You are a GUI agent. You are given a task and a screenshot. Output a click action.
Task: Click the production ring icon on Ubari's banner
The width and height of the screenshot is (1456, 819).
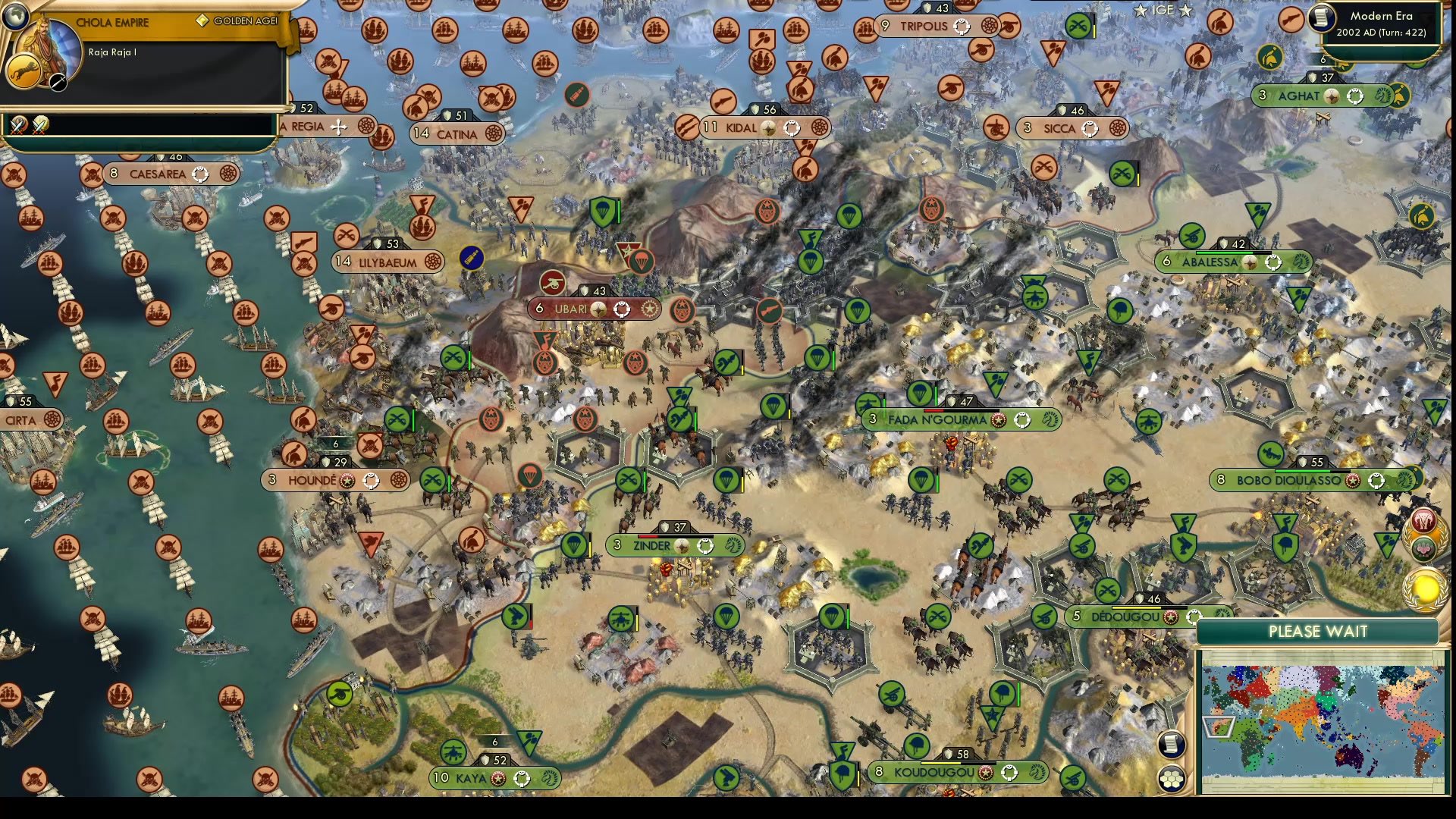[623, 309]
